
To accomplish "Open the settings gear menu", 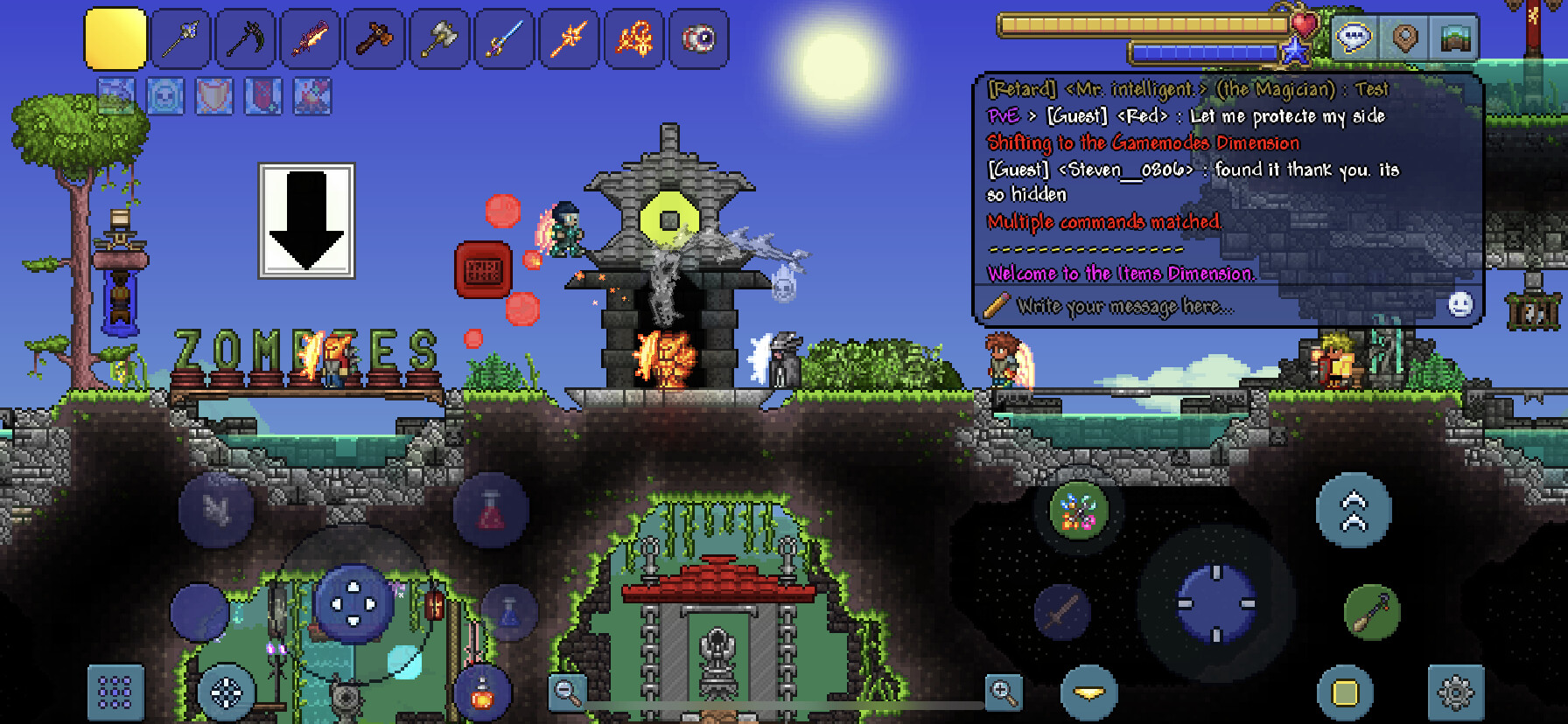I will click(1451, 693).
